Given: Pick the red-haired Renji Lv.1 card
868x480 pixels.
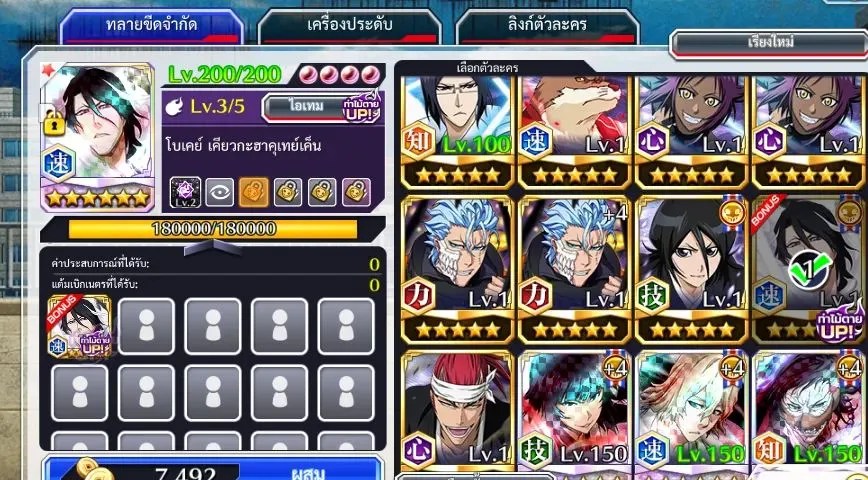Looking at the screenshot, I should pos(458,410).
